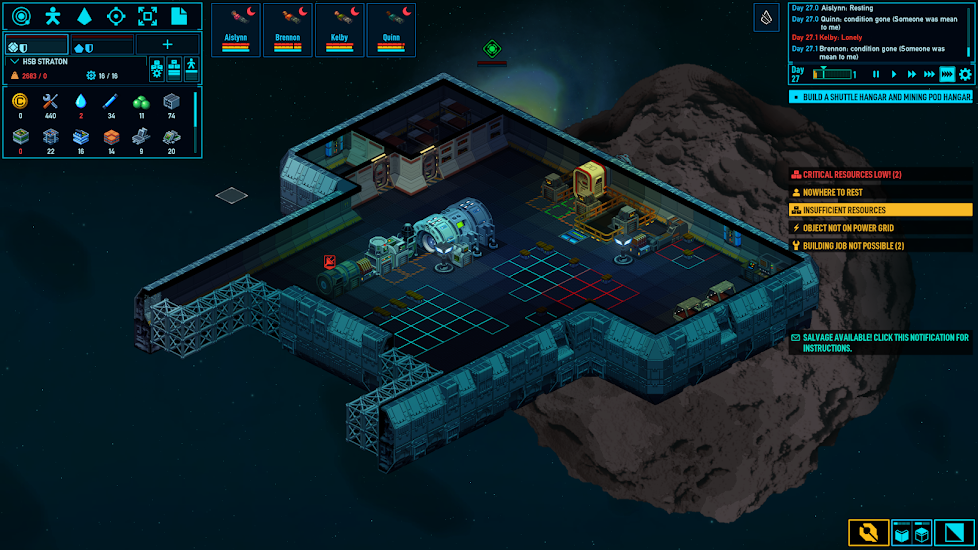Open the wrench build tool button
The width and height of the screenshot is (978, 550).
click(x=868, y=532)
